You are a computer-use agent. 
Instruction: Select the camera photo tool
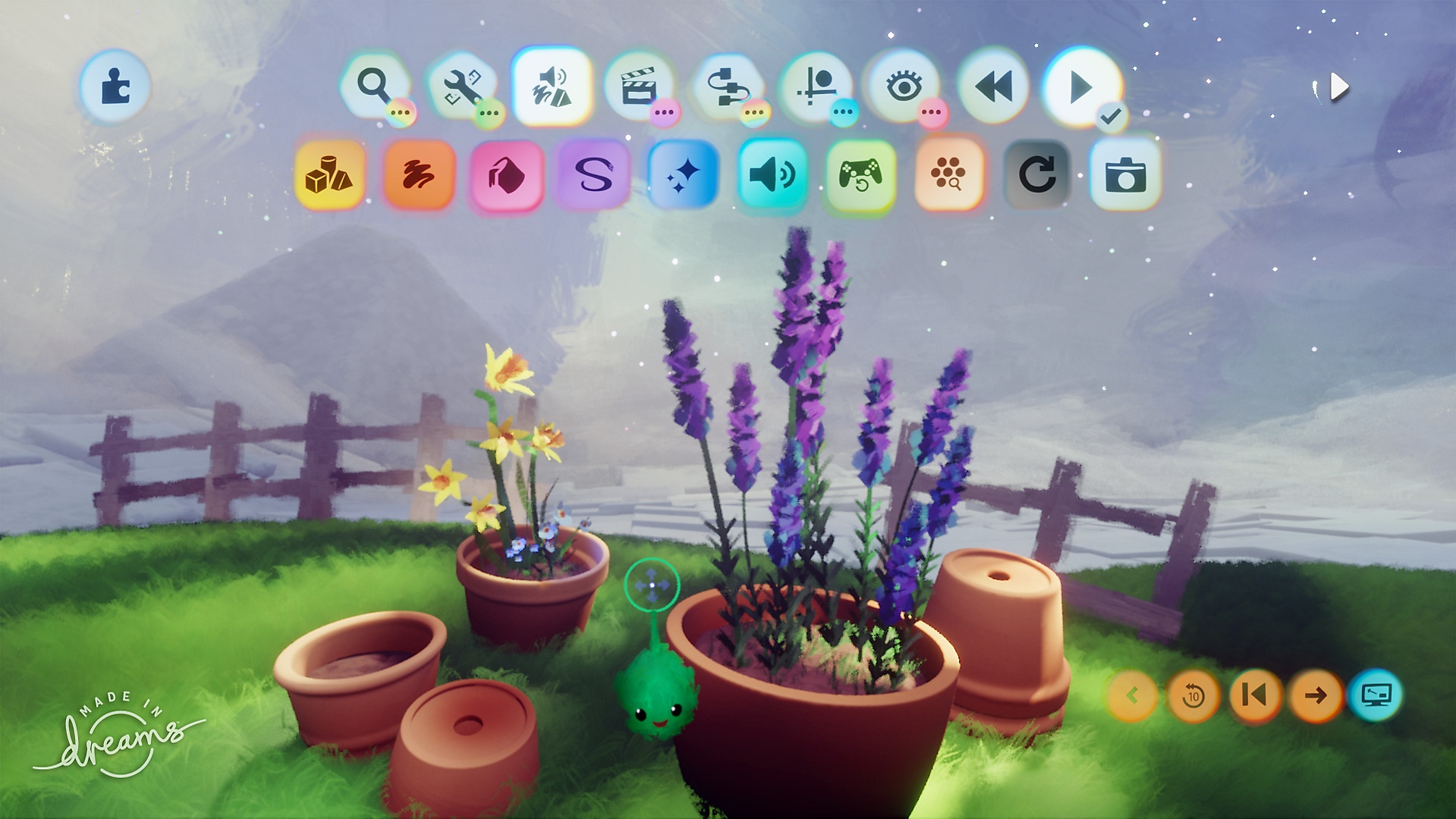[x=1126, y=176]
